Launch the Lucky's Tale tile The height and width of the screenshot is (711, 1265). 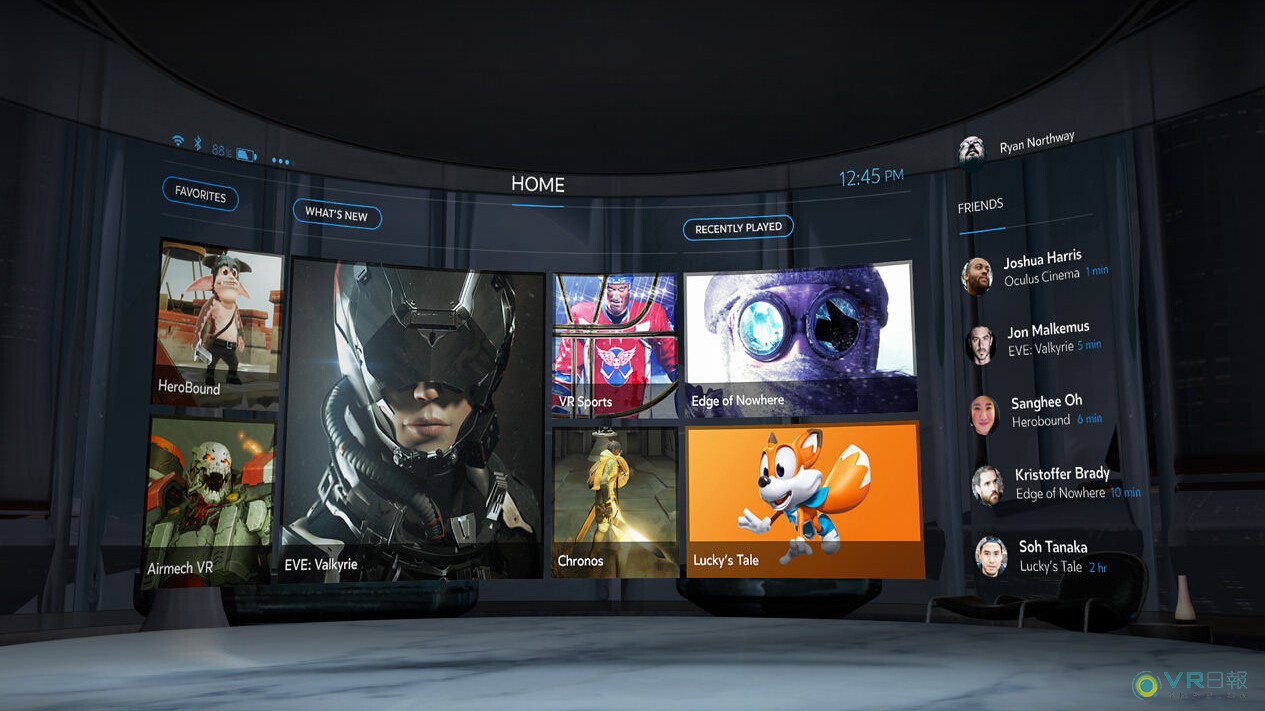tap(804, 499)
